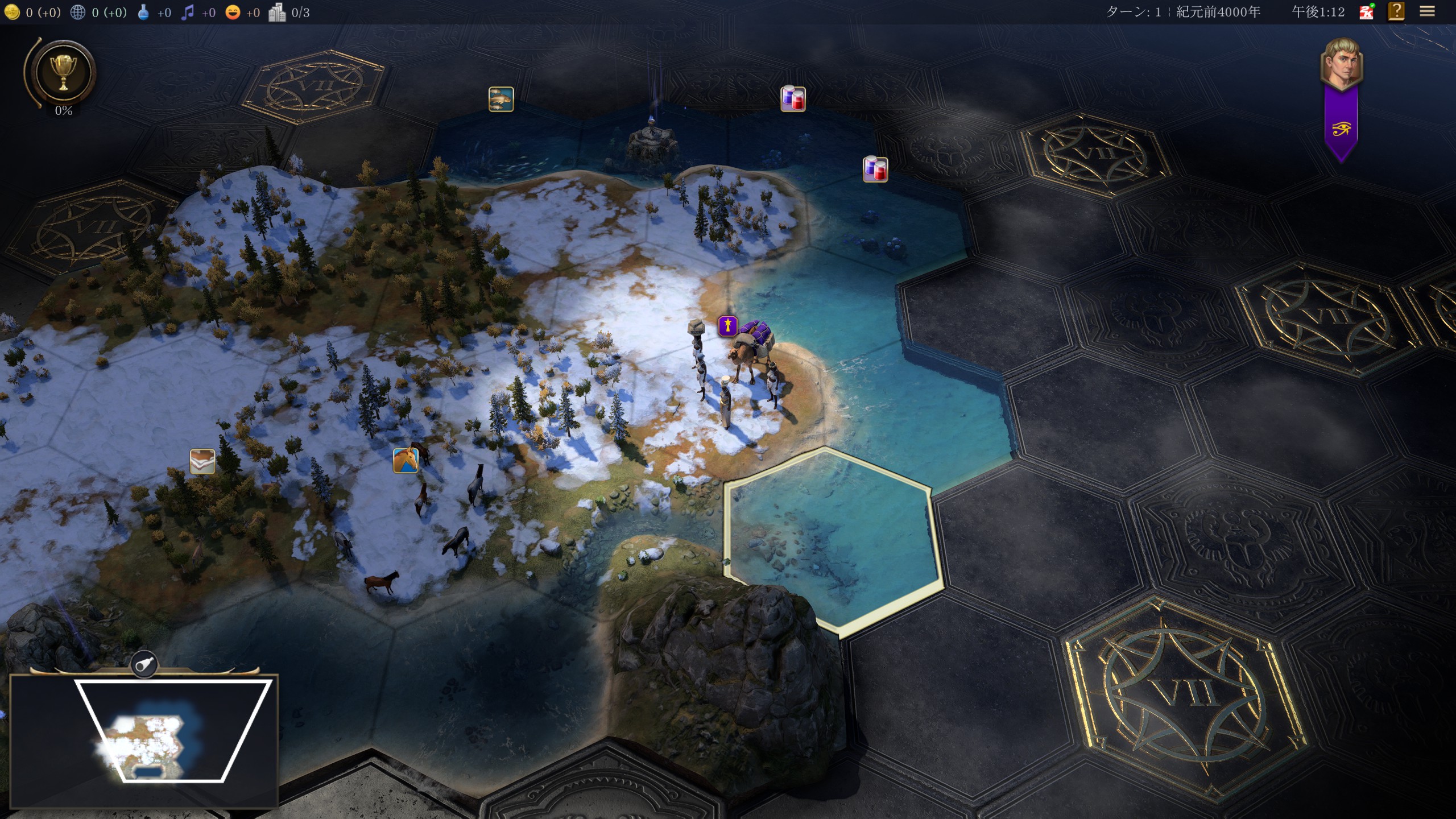Select the purple settler unit flag
The height and width of the screenshot is (819, 1456).
coord(727,326)
